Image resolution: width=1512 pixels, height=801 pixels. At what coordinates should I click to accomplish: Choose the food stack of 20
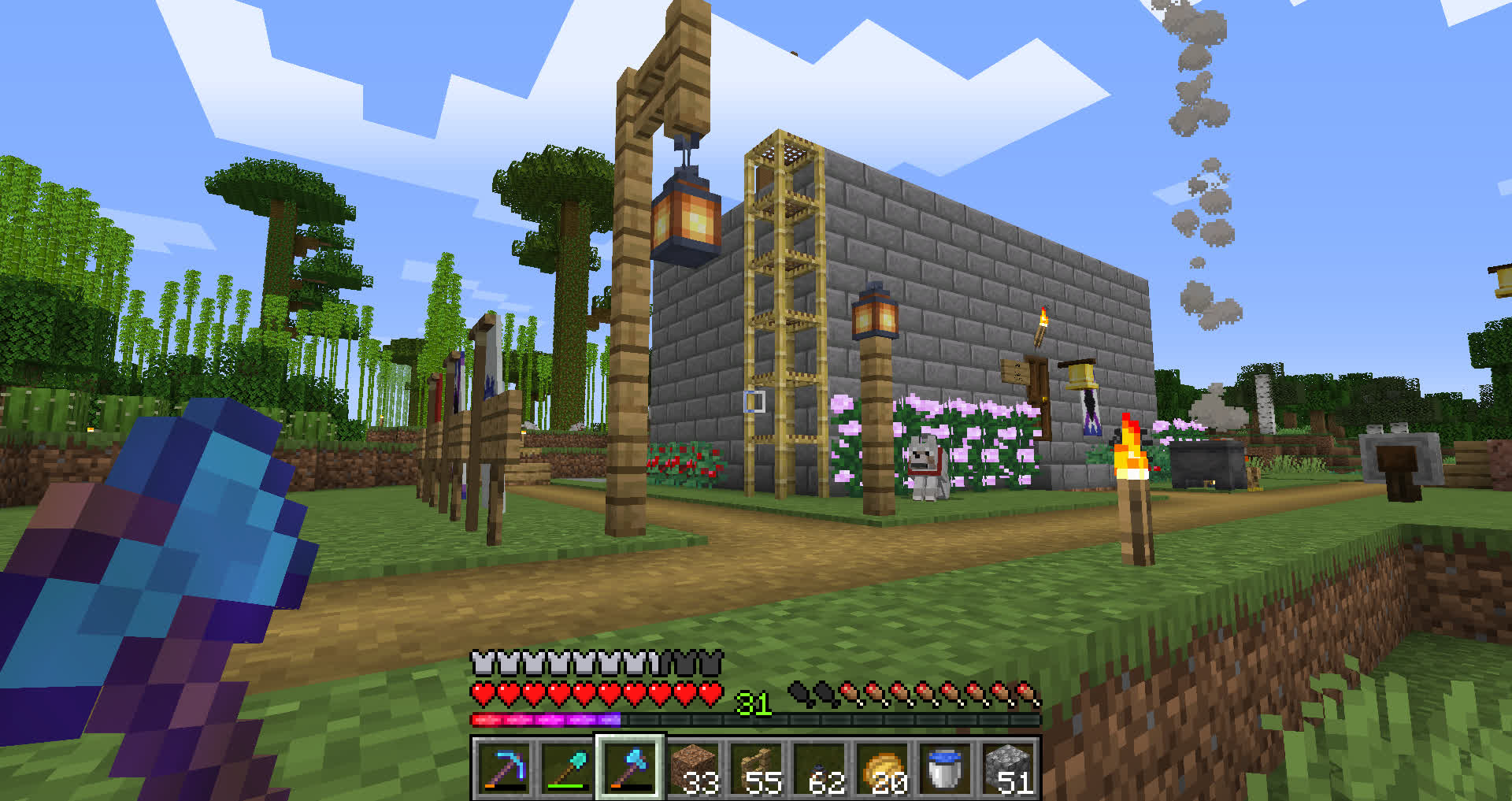(x=882, y=768)
